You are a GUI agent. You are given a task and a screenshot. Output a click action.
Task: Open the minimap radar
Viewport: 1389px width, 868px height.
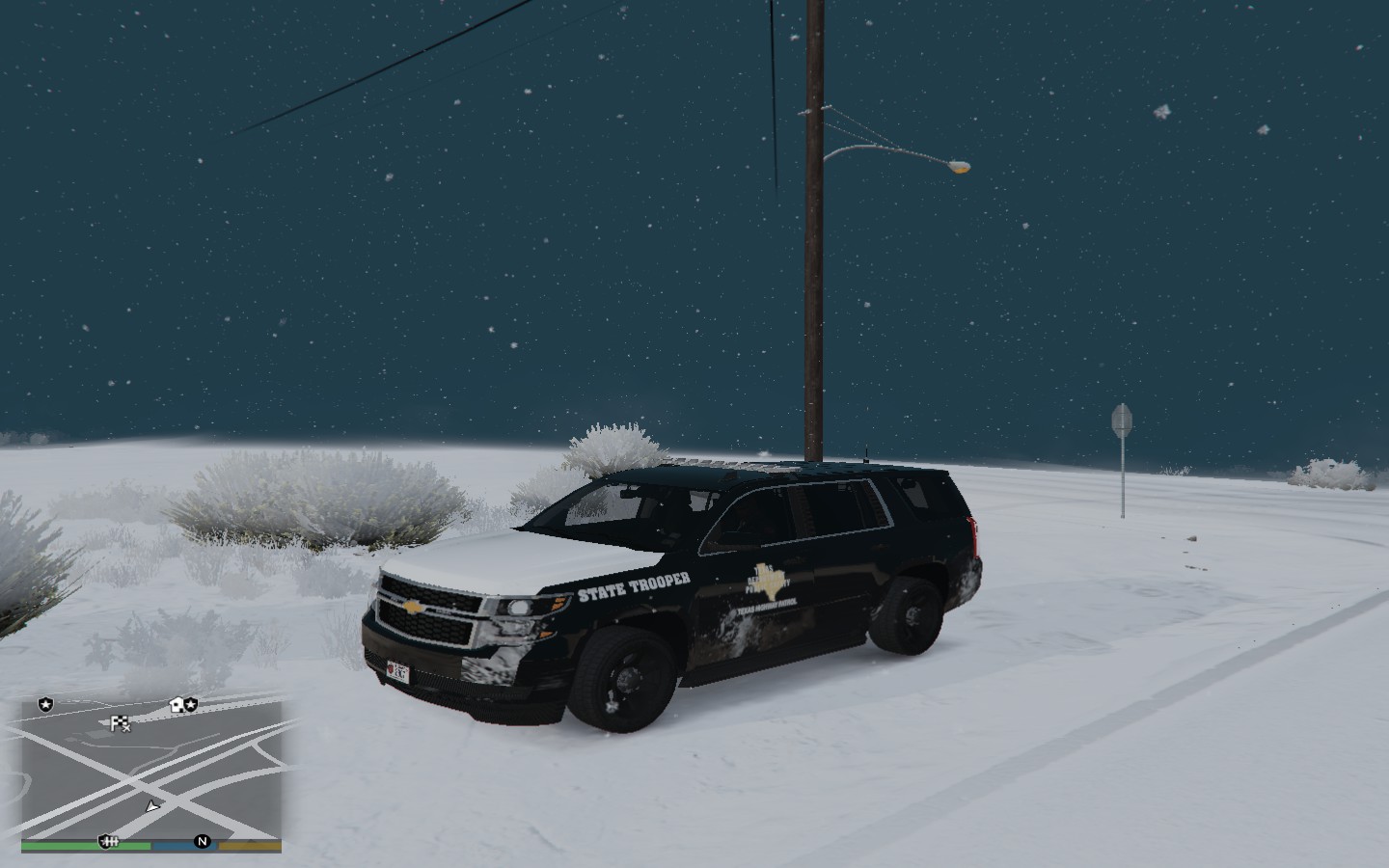tap(152, 770)
